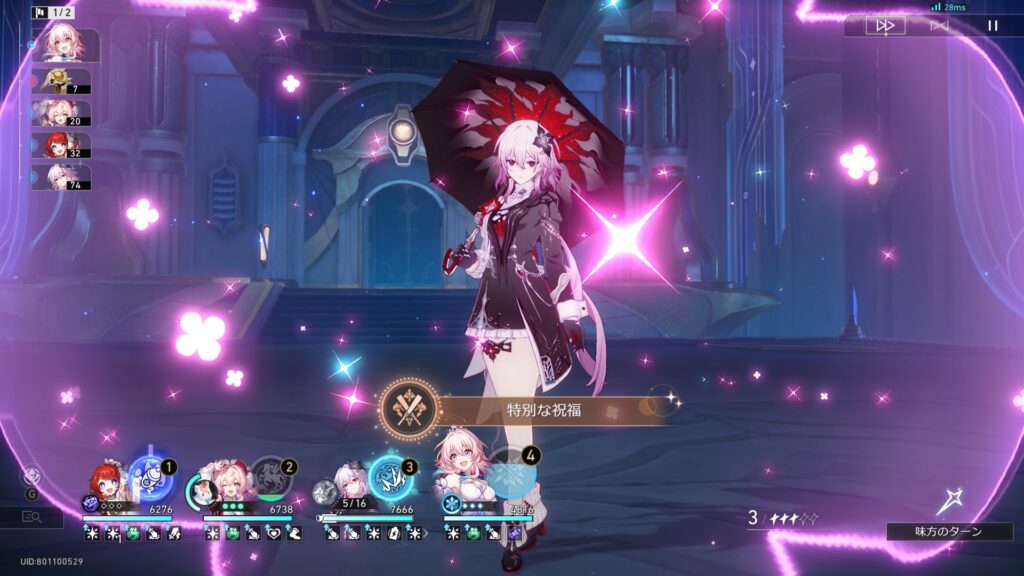The image size is (1024, 576).
Task: Activate ultimate number 3 glowing blue
Action: [x=390, y=477]
